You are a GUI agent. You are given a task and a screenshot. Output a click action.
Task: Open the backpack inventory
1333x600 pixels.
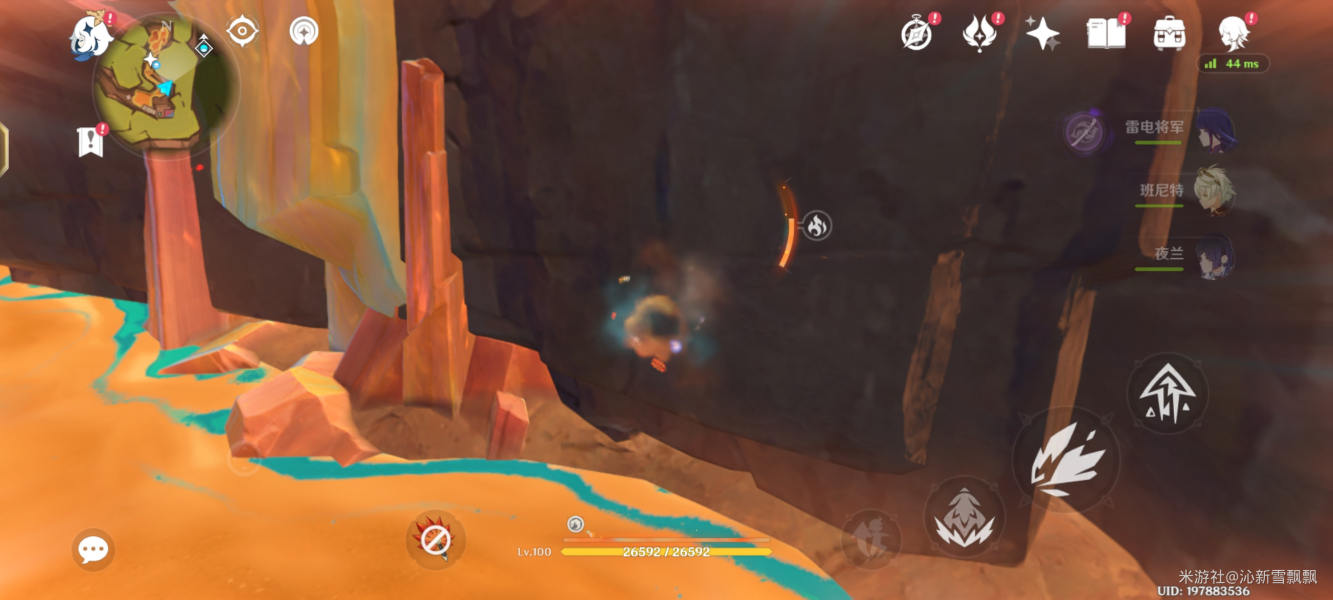[1169, 34]
